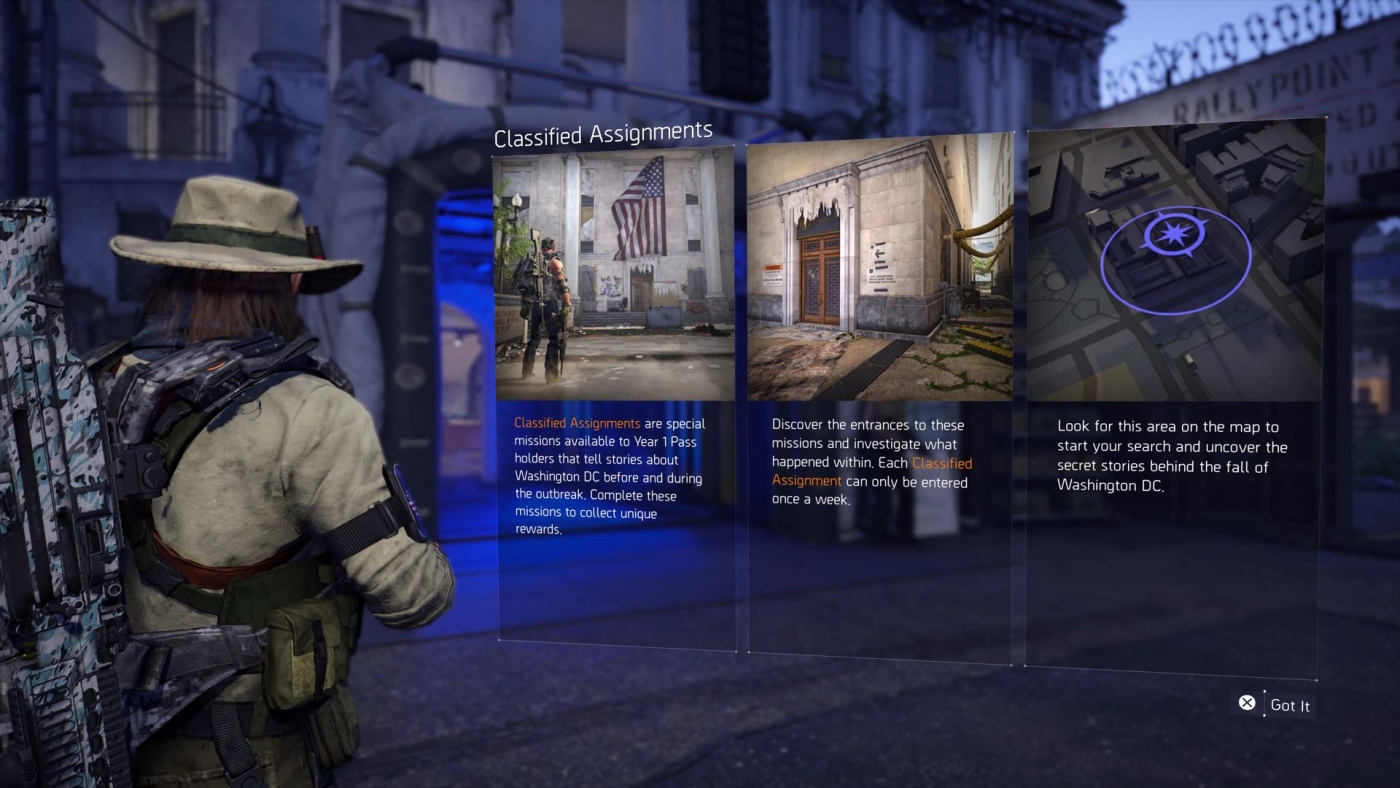Open the Classified Assignments orange link
The image size is (1400, 788).
(x=578, y=423)
